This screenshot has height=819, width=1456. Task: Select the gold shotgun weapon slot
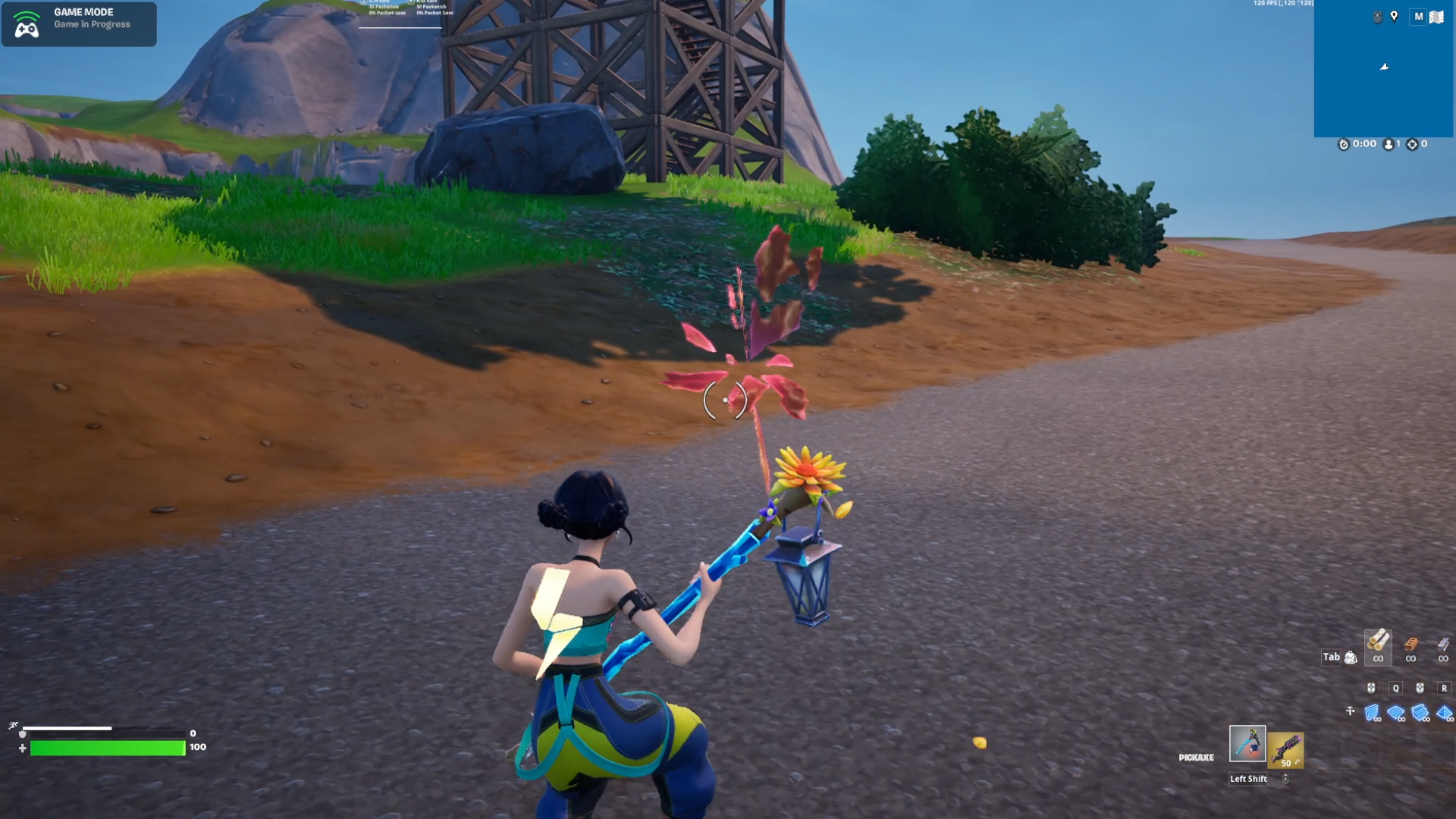pyautogui.click(x=1285, y=749)
